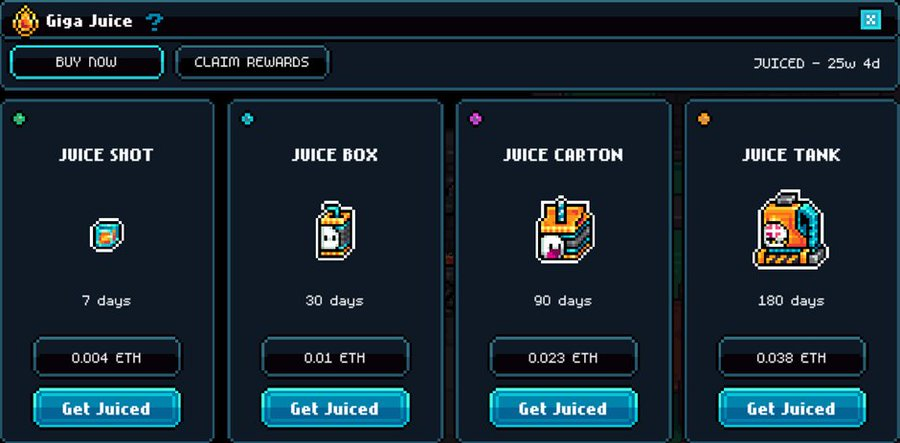Get Juiced with the Juice Shot
Viewport: 900px width, 443px height.
pyautogui.click(x=107, y=408)
